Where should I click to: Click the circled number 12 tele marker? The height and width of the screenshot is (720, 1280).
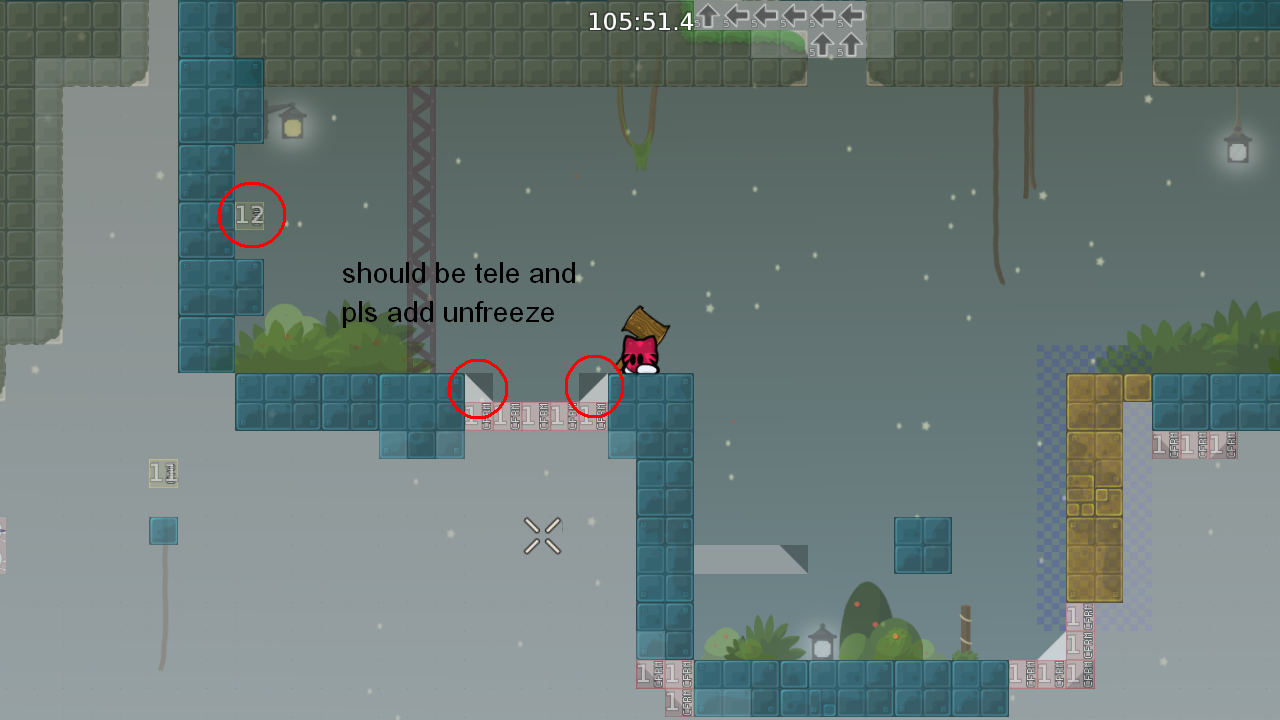[249, 213]
